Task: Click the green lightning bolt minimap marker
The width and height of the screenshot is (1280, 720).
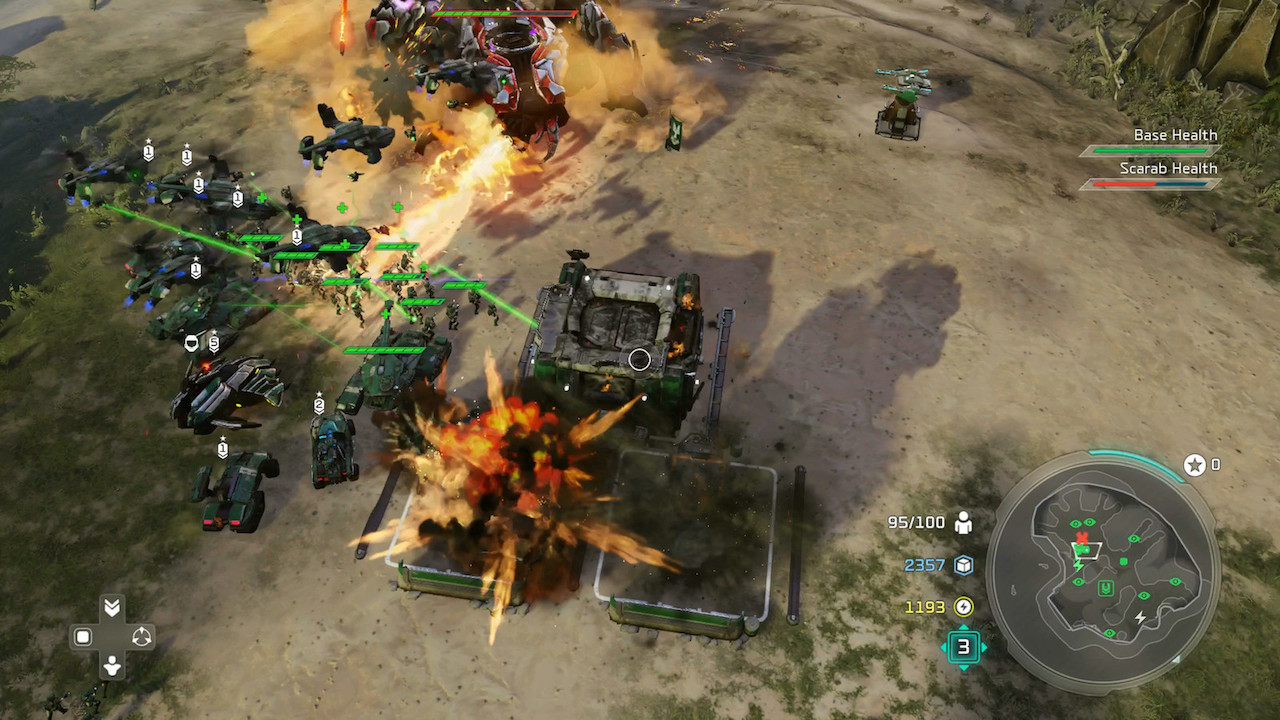Action: tap(1078, 565)
